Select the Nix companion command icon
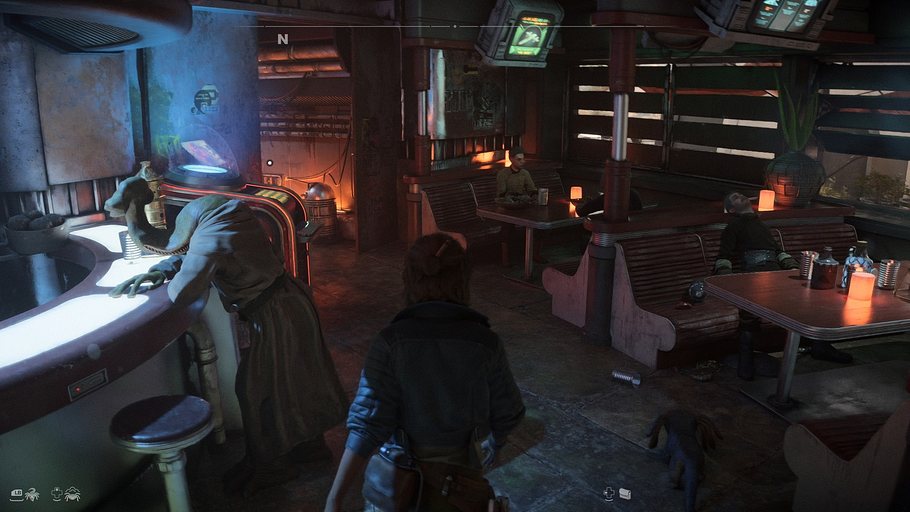Image resolution: width=910 pixels, height=512 pixels. (x=32, y=493)
